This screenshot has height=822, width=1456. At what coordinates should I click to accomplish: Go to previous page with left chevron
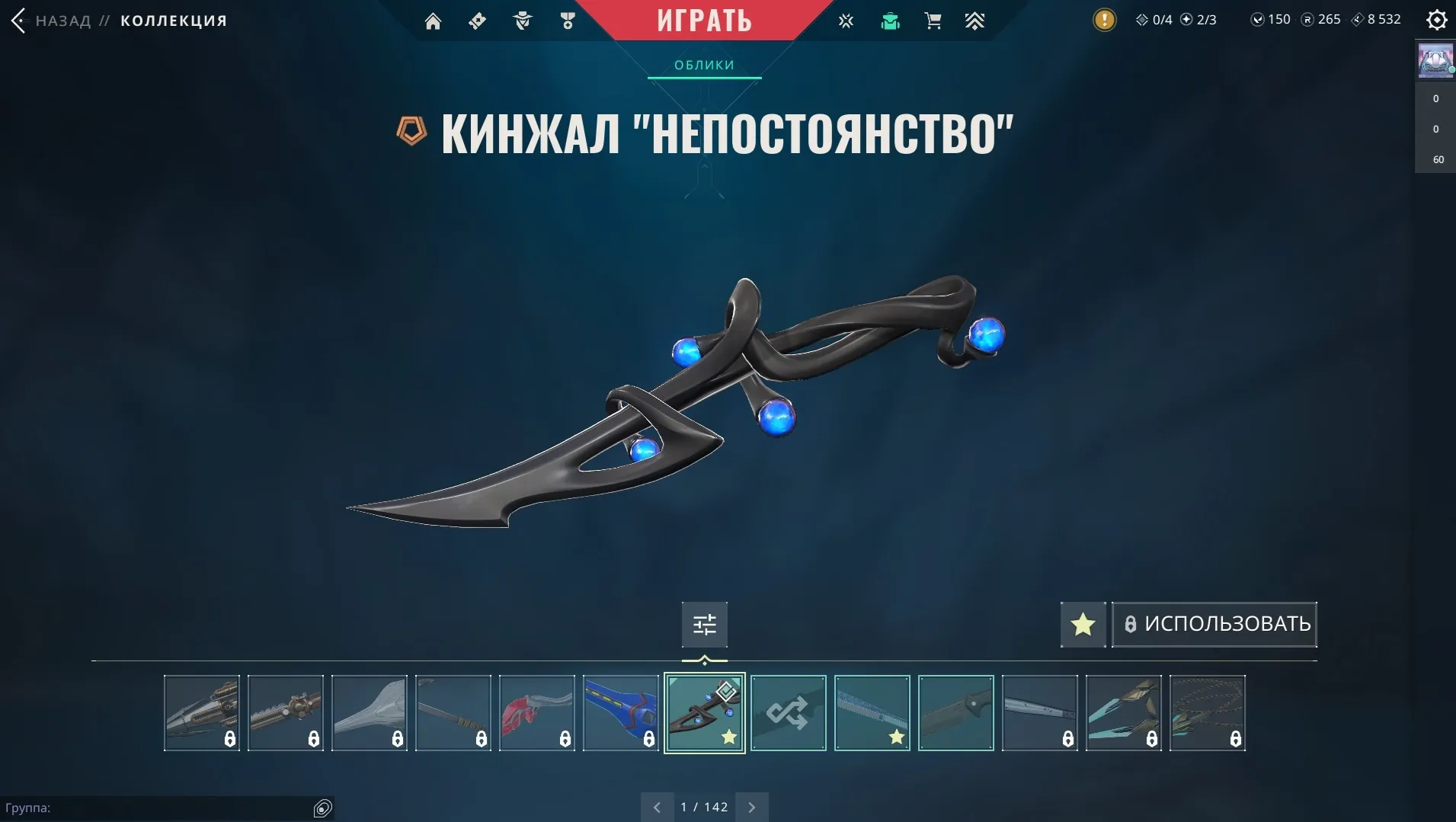[x=658, y=806]
